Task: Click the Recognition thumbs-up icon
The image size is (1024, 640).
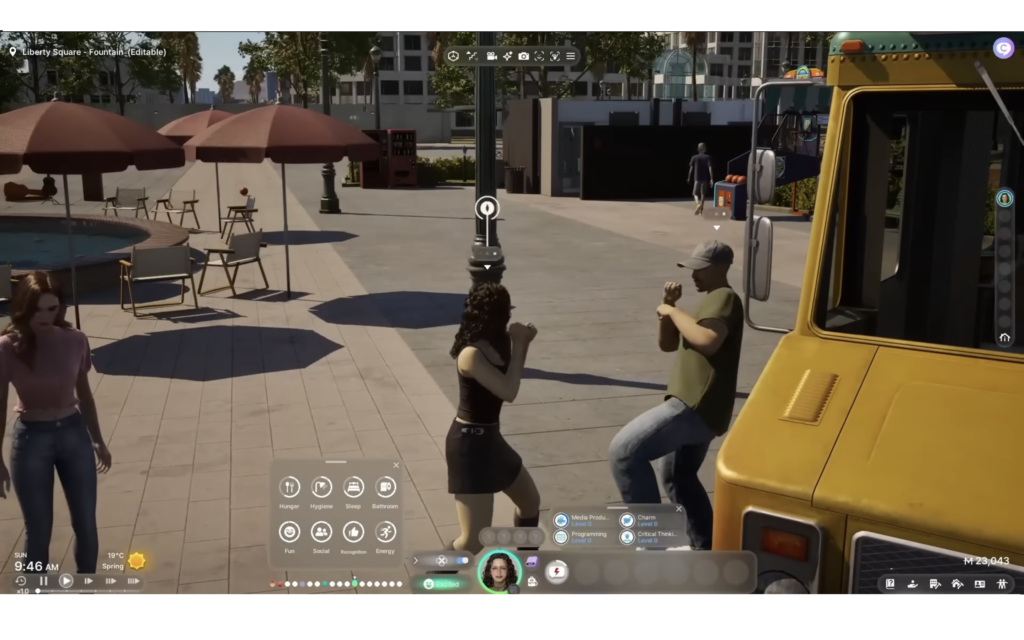Action: [353, 532]
